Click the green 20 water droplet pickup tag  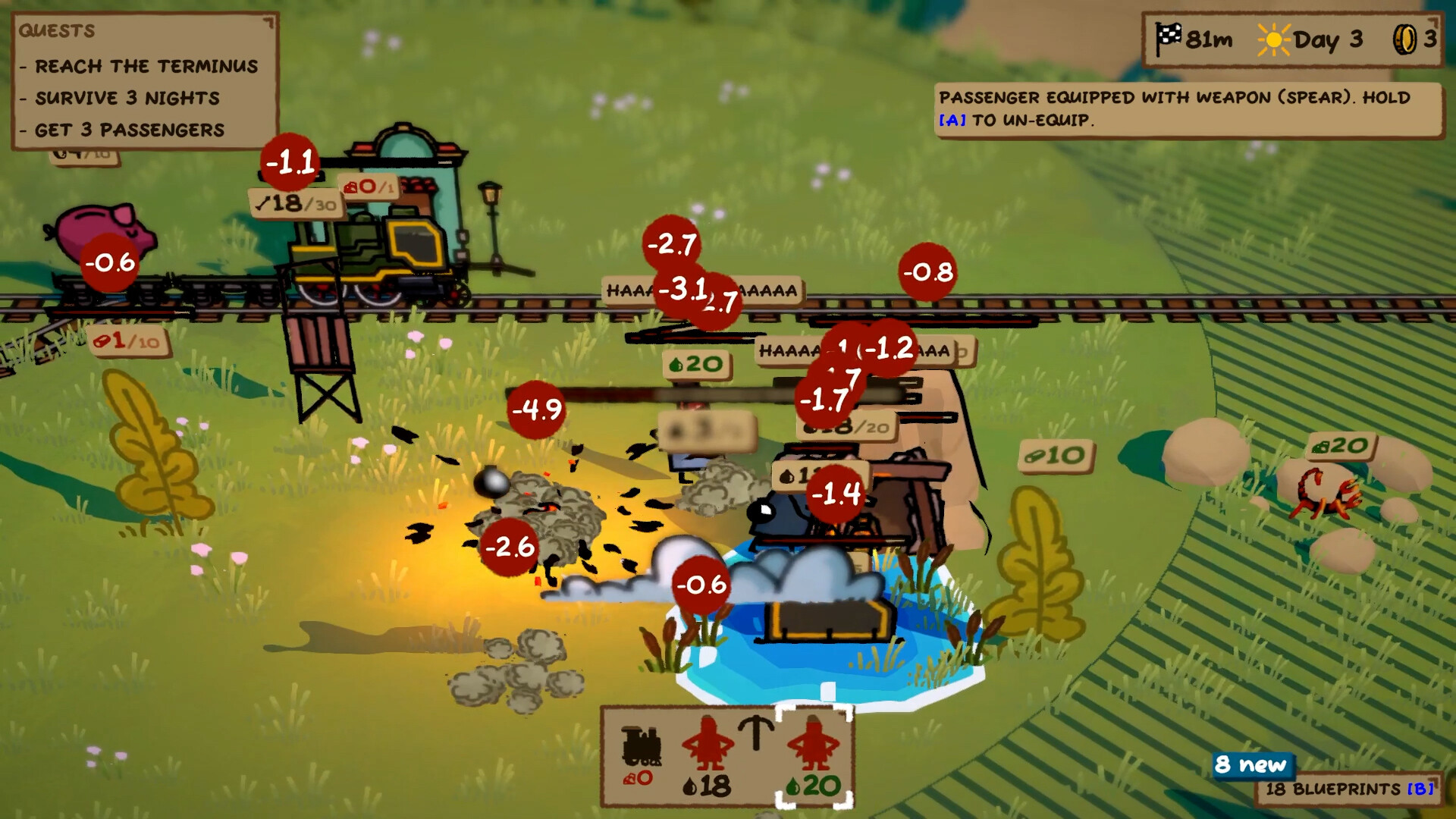695,364
